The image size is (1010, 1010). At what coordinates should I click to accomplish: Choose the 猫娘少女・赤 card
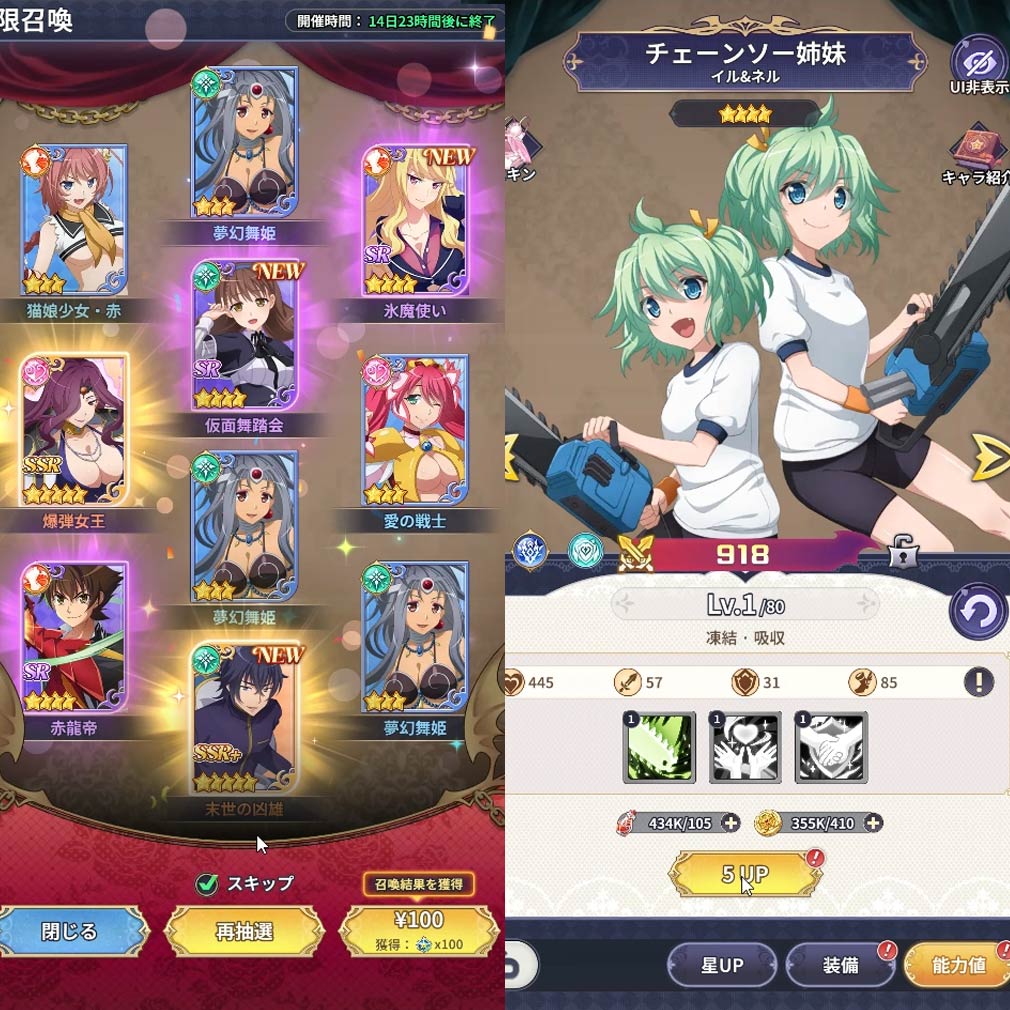(x=75, y=220)
